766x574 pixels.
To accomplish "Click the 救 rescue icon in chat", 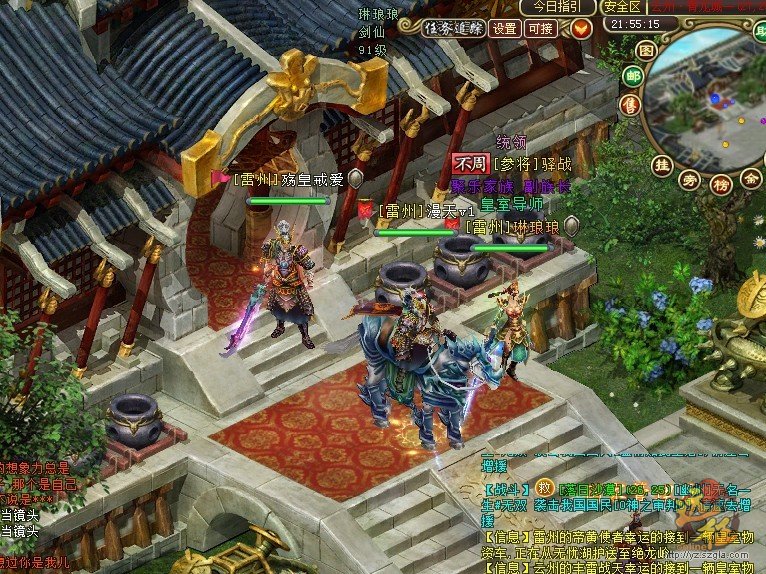I will click(x=544, y=487).
